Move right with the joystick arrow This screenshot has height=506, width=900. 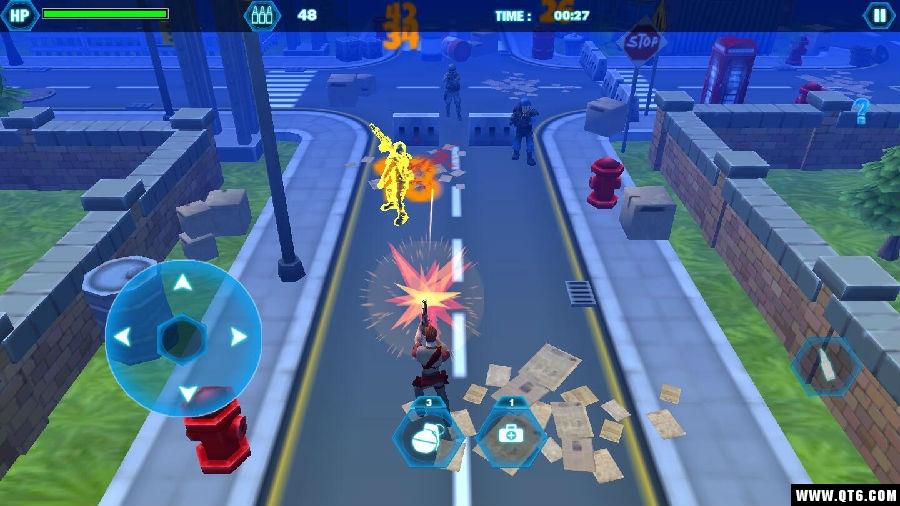click(x=238, y=337)
